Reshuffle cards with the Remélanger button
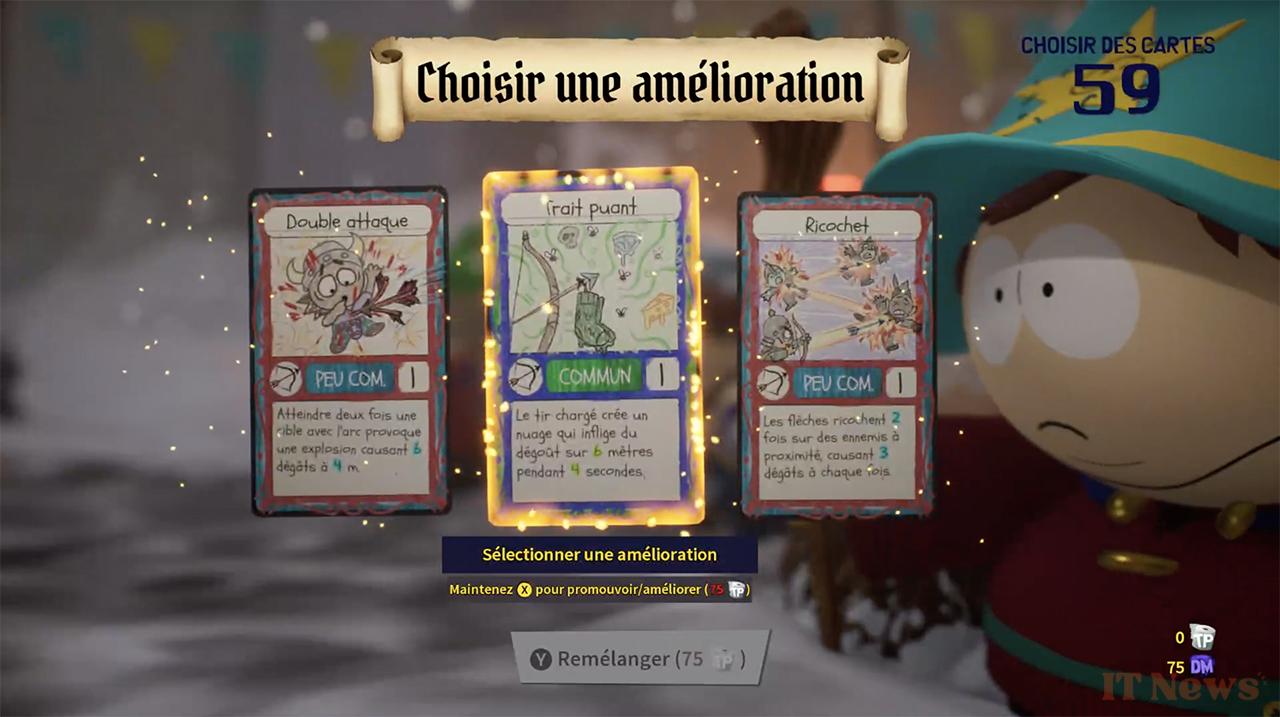 [640, 658]
